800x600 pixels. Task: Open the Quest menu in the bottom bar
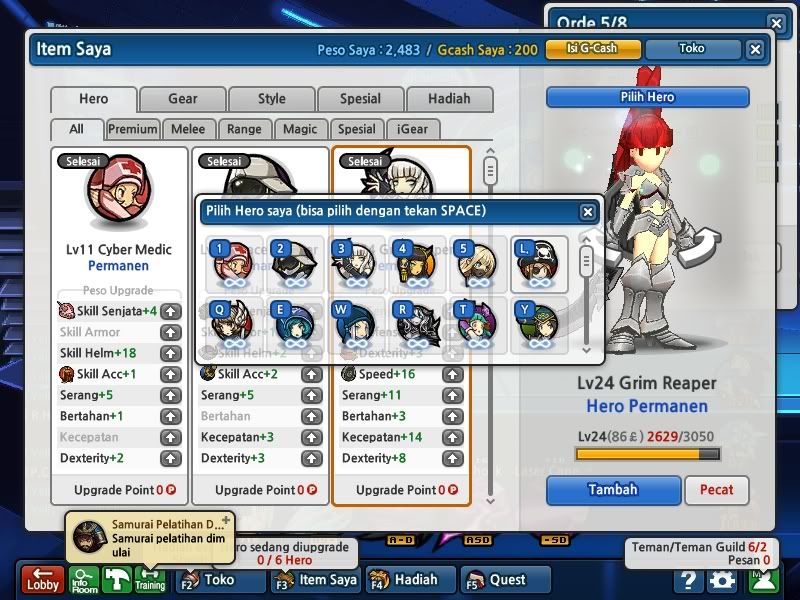click(x=506, y=579)
